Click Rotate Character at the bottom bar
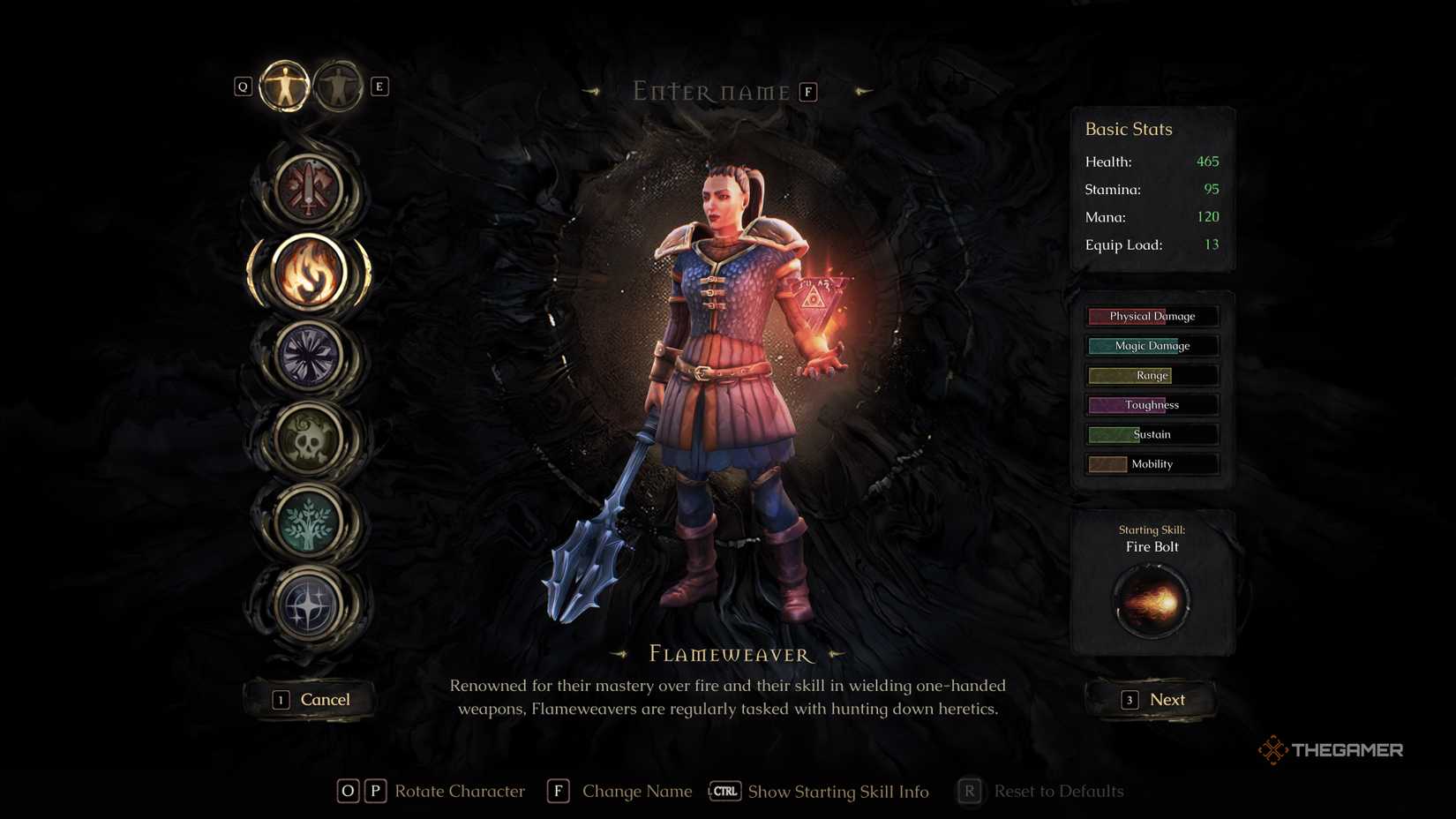 tap(460, 792)
